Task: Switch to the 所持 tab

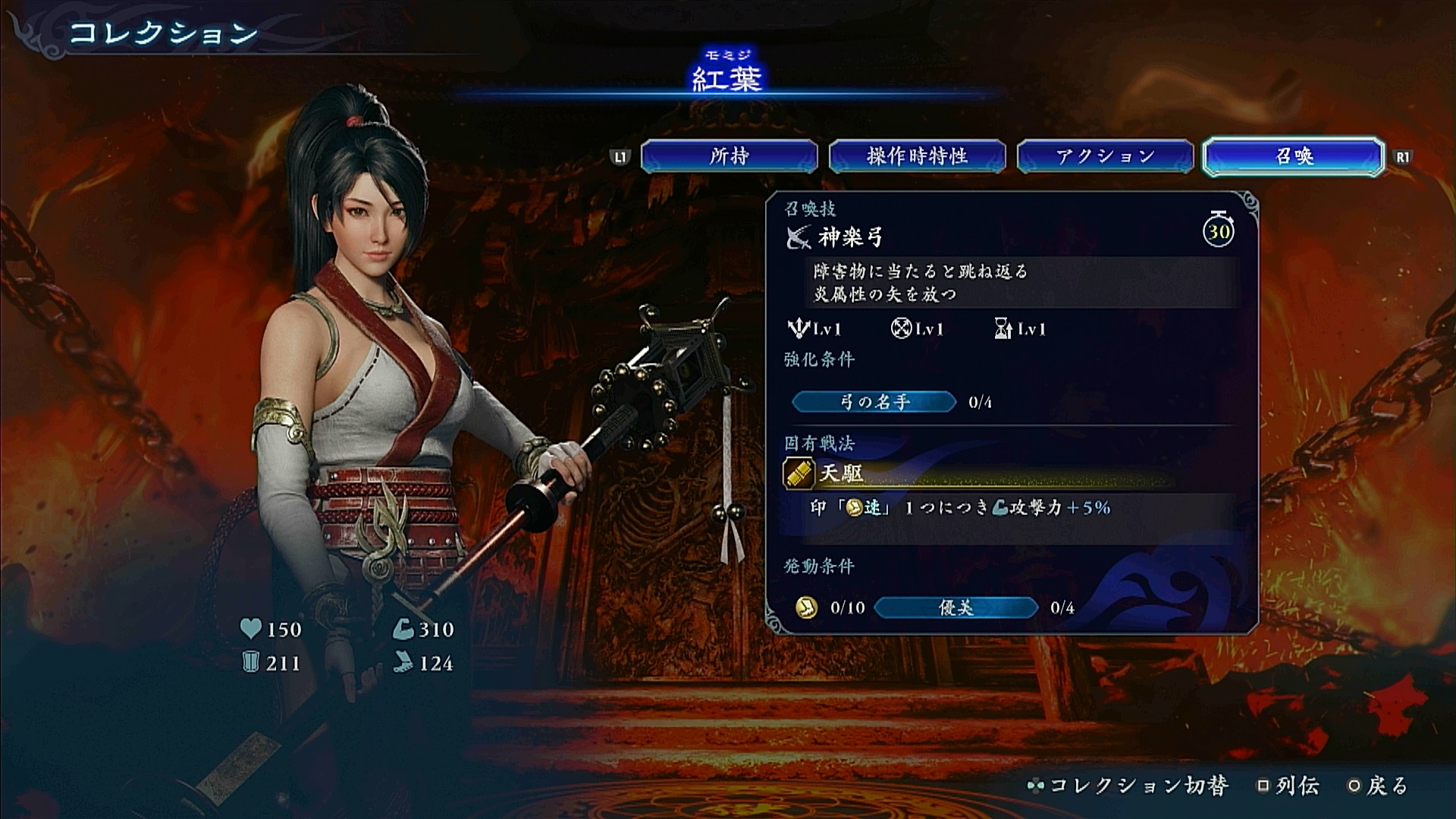Action: point(729,156)
